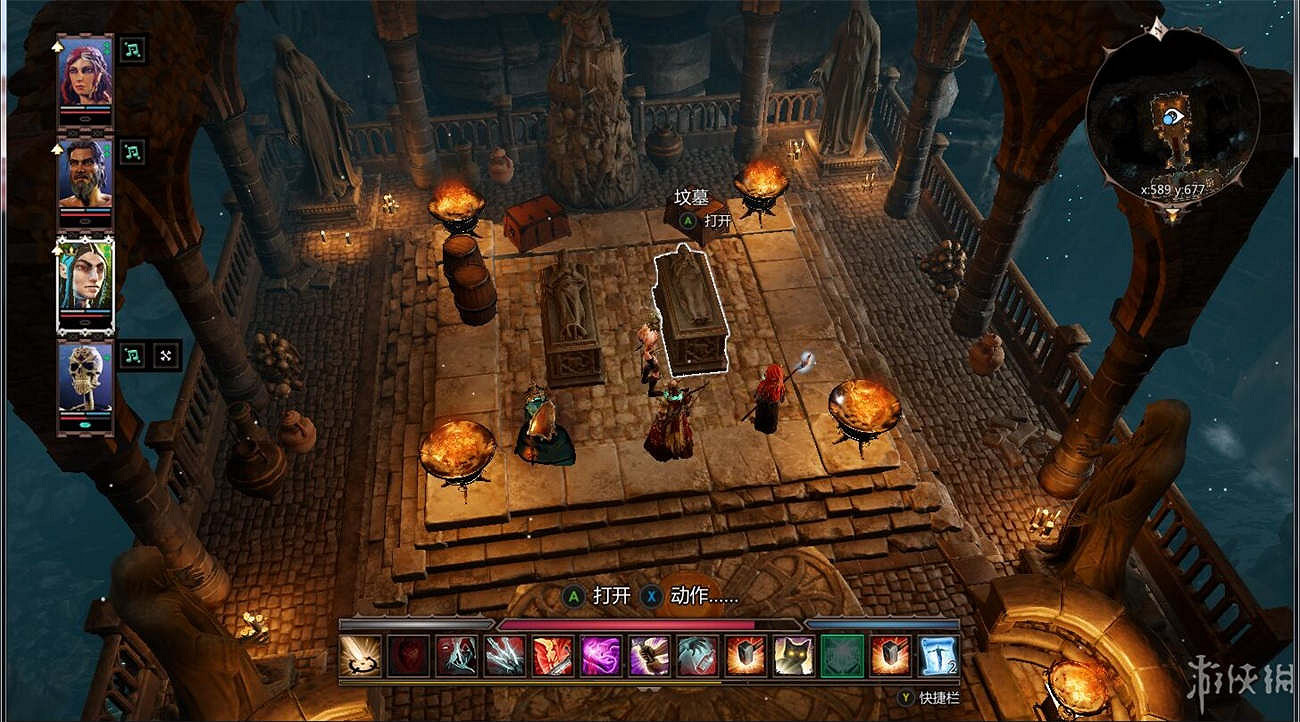Select the red-haired woman party portrait
1300x722 pixels.
[x=85, y=74]
